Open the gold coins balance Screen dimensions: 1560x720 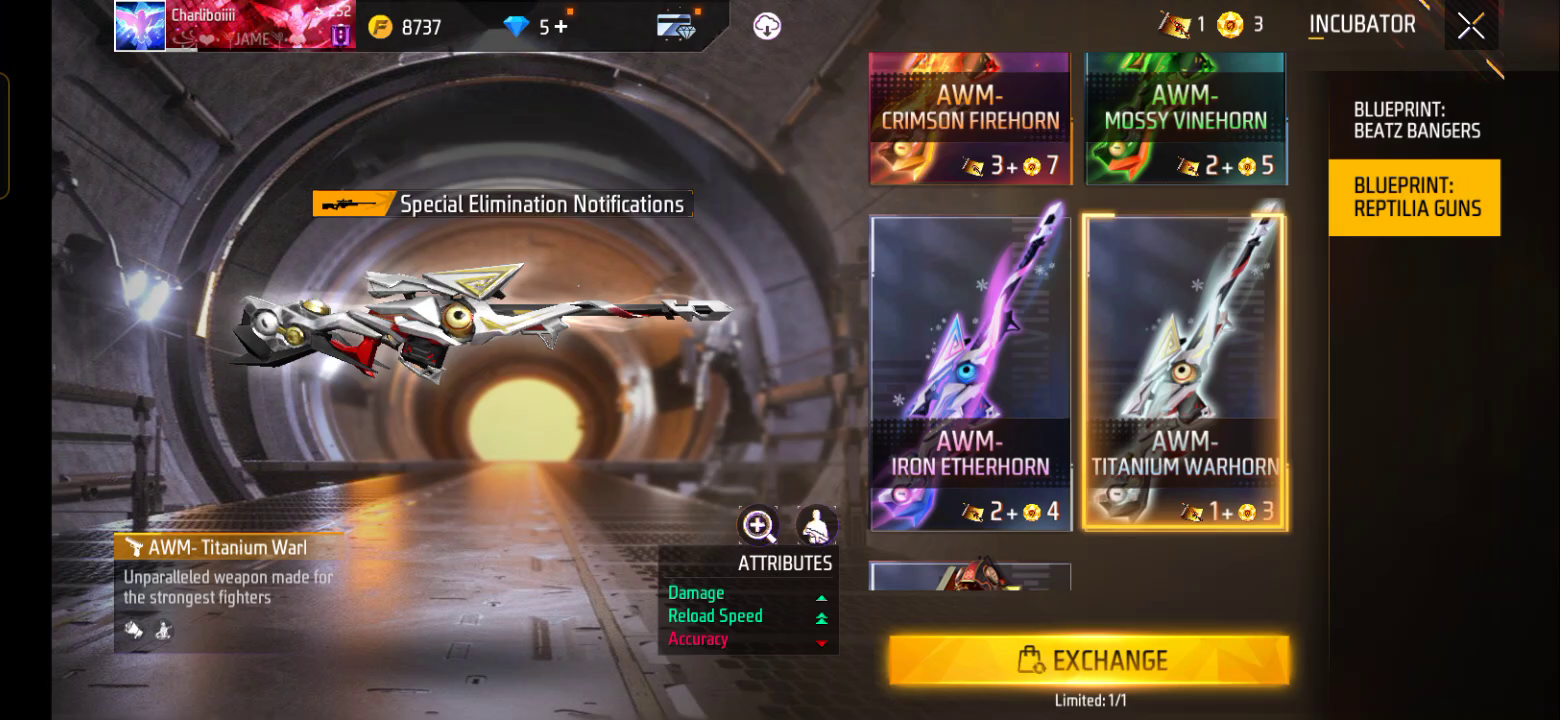pyautogui.click(x=405, y=27)
